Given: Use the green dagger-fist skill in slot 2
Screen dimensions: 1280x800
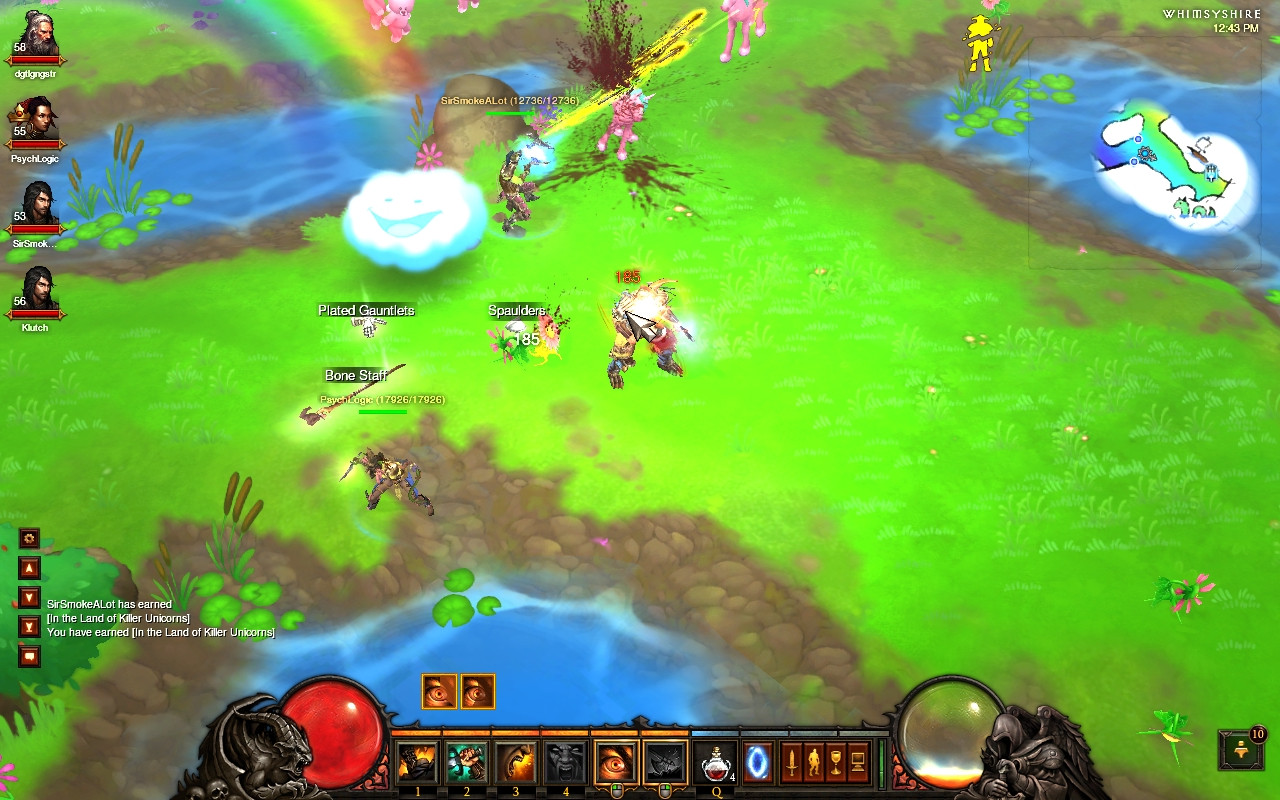Looking at the screenshot, I should click(467, 763).
